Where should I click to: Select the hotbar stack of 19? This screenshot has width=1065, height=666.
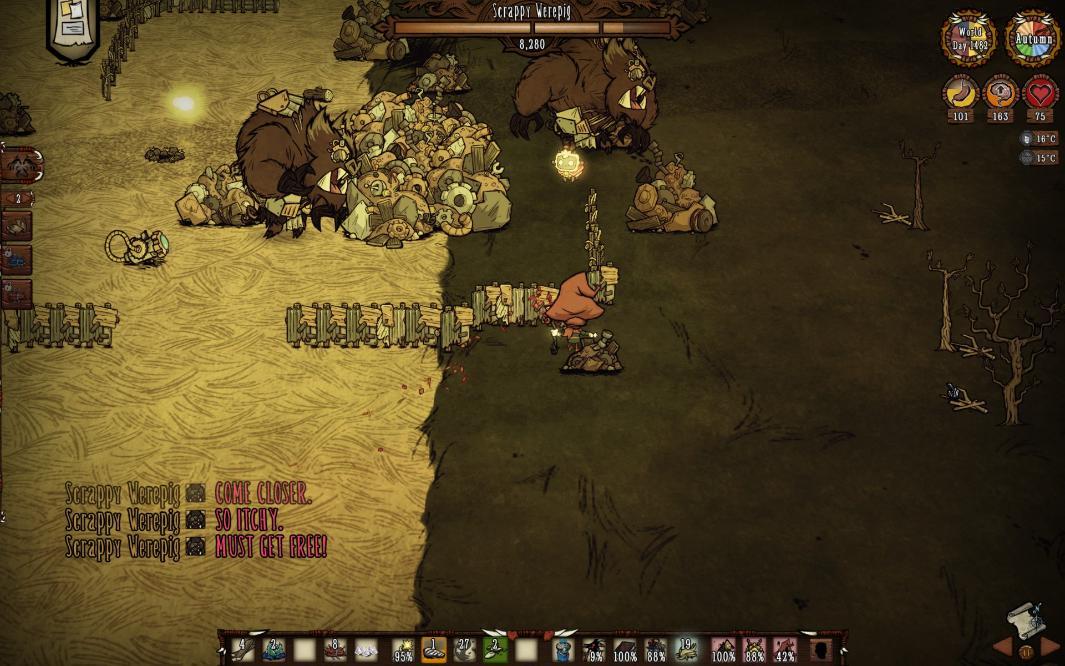click(686, 650)
